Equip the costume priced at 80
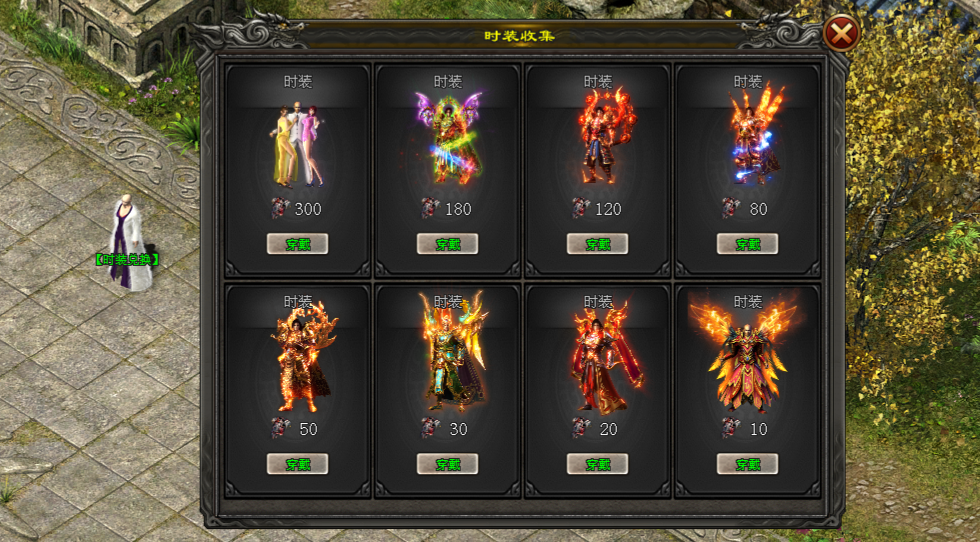The height and width of the screenshot is (542, 980). click(747, 244)
